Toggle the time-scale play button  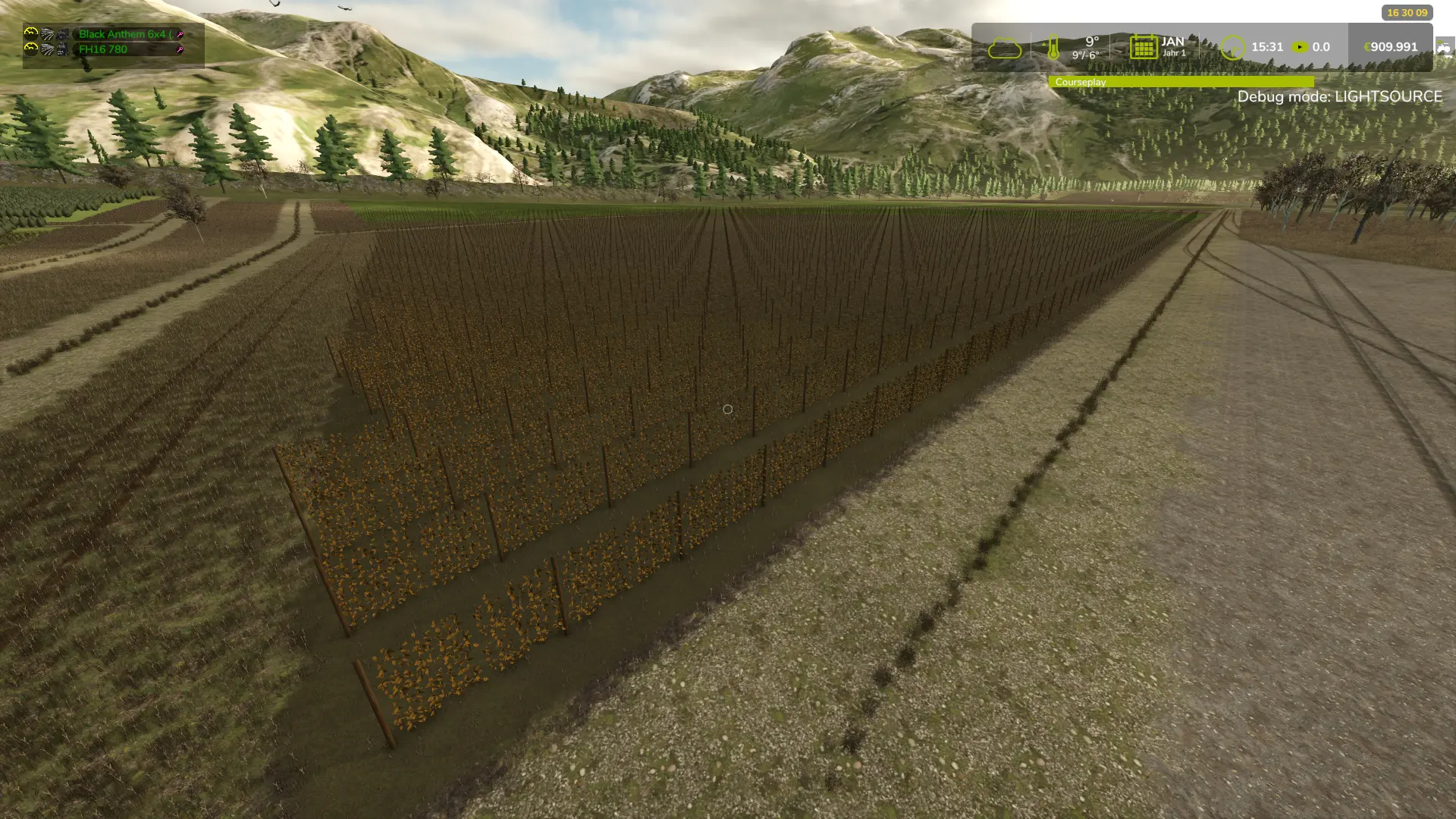click(1300, 47)
